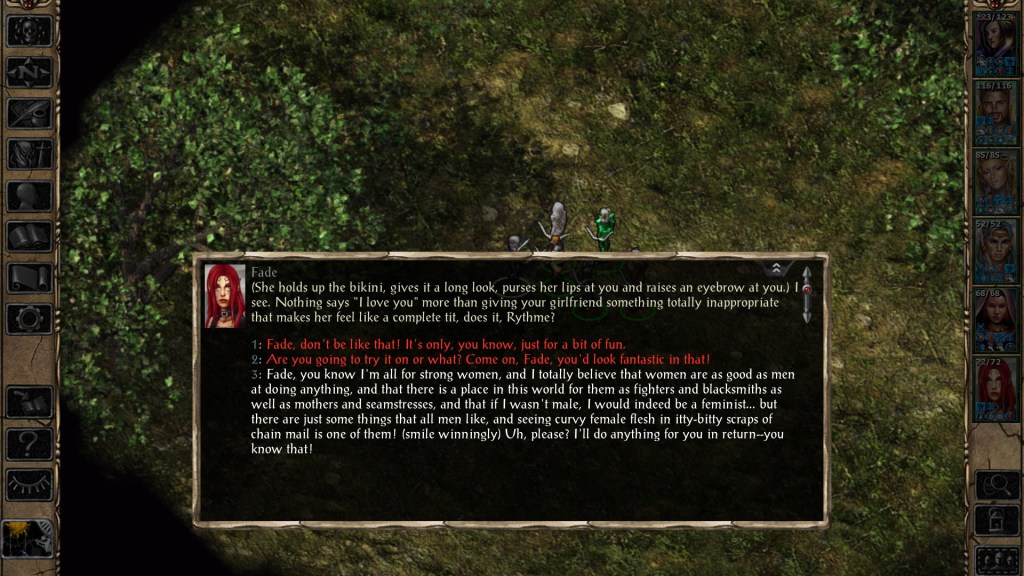Toggle party AI with the lantern icon

coord(27,539)
